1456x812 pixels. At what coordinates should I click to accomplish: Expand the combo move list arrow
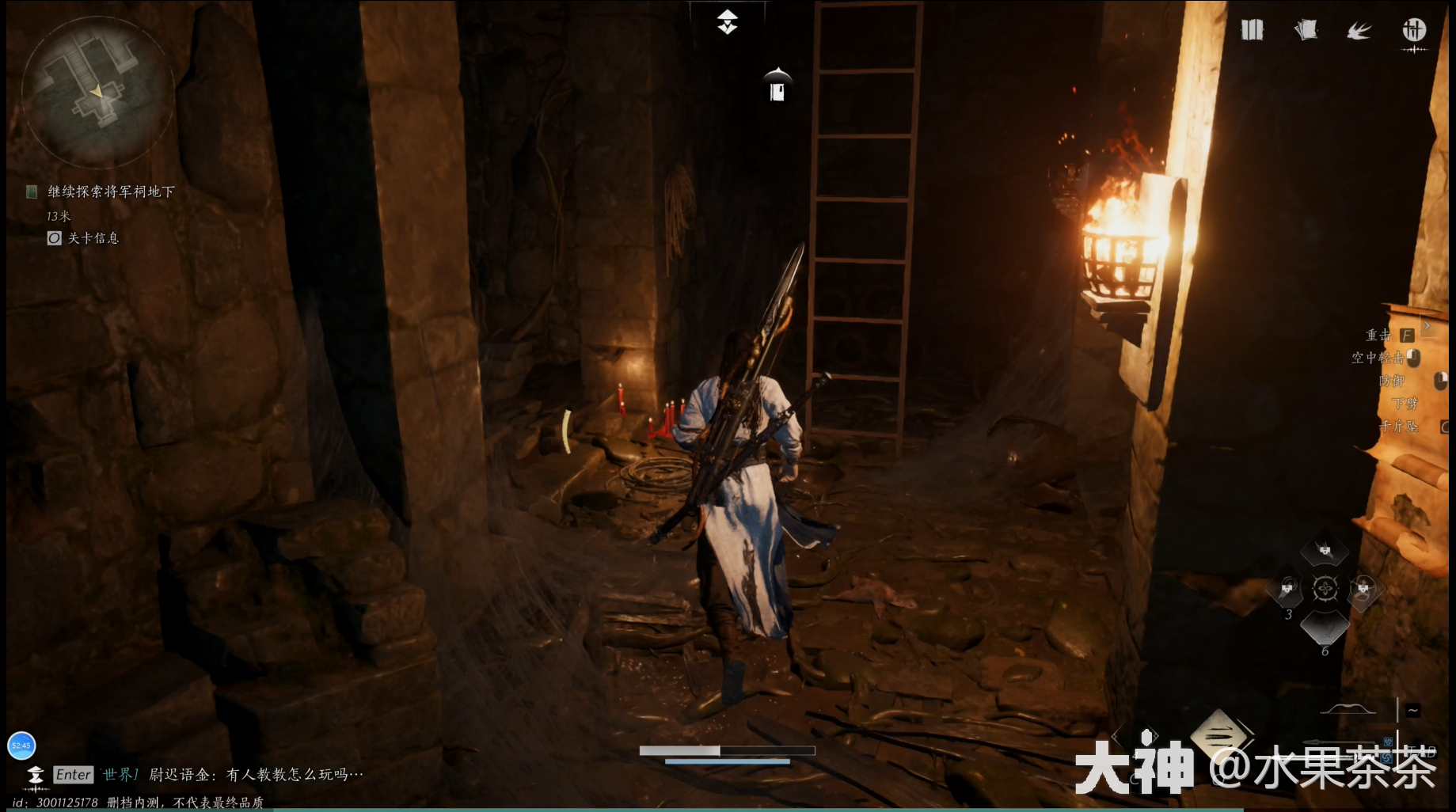(1427, 325)
